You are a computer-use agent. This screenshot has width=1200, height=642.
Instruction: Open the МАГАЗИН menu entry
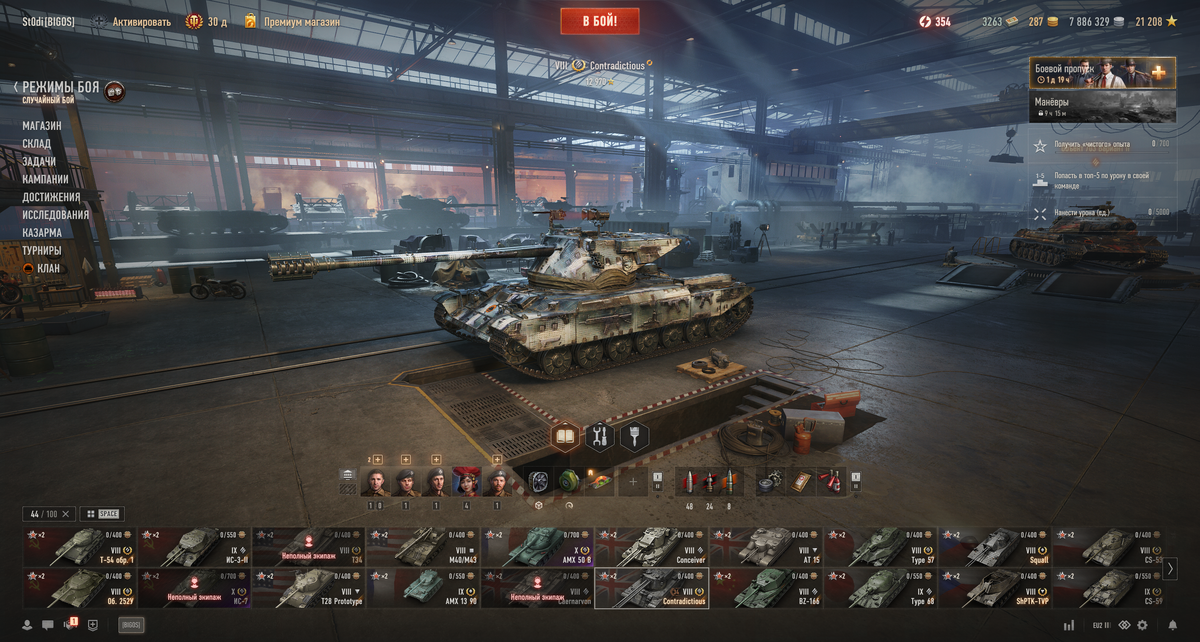coord(42,126)
